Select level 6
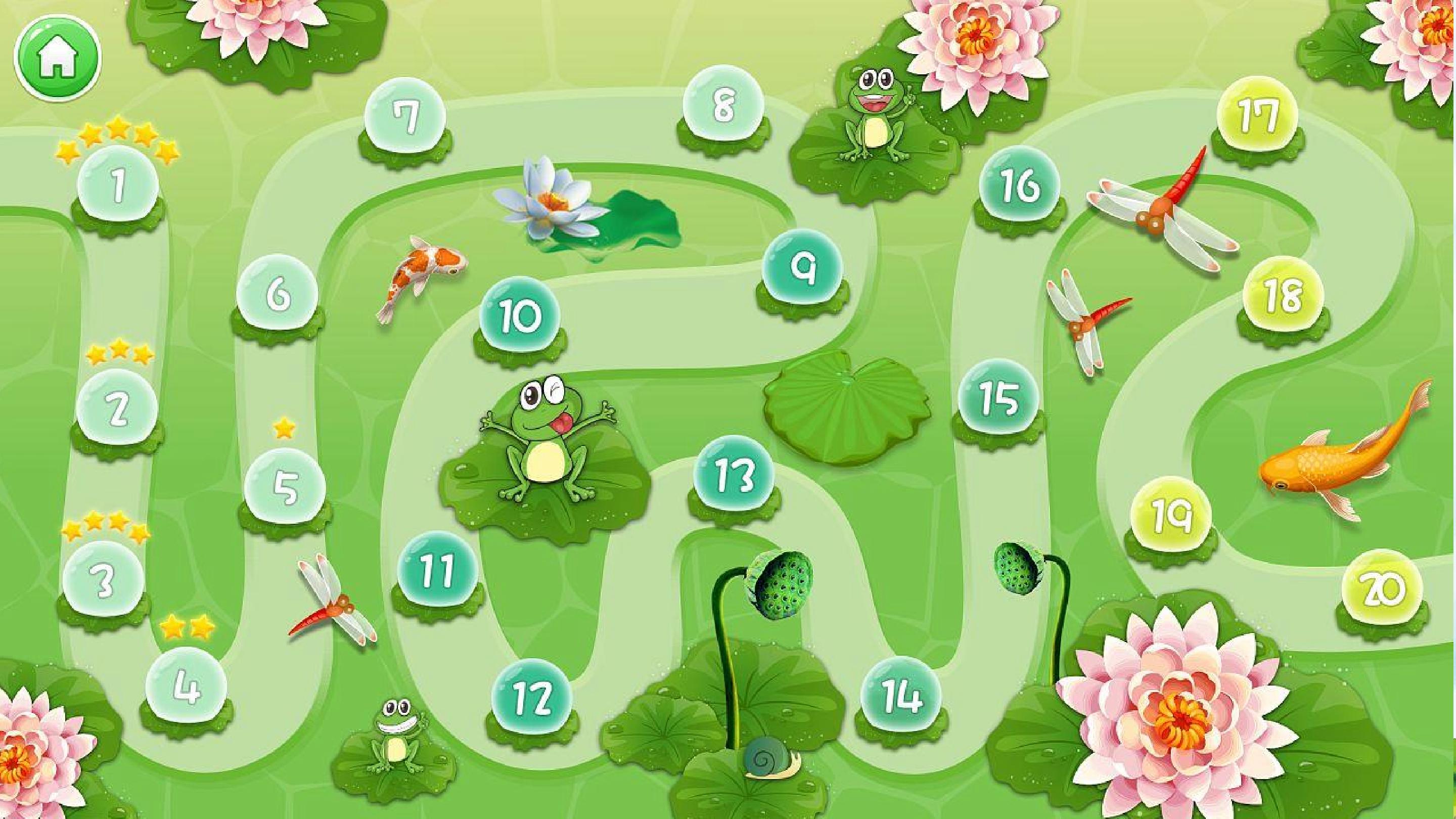1456x819 pixels. pyautogui.click(x=277, y=293)
